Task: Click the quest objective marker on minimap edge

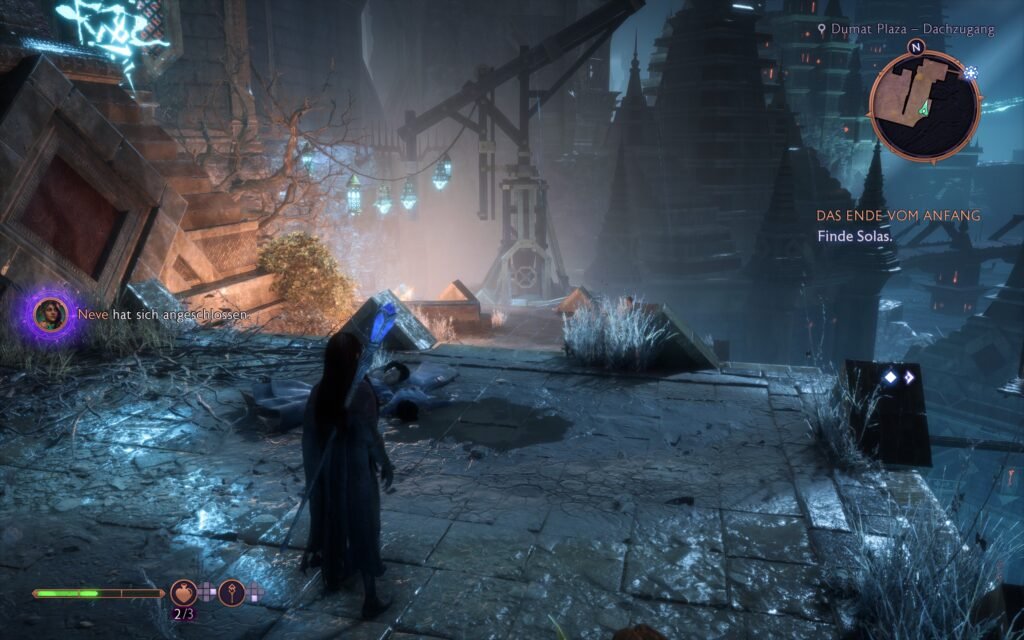Action: pyautogui.click(x=971, y=73)
